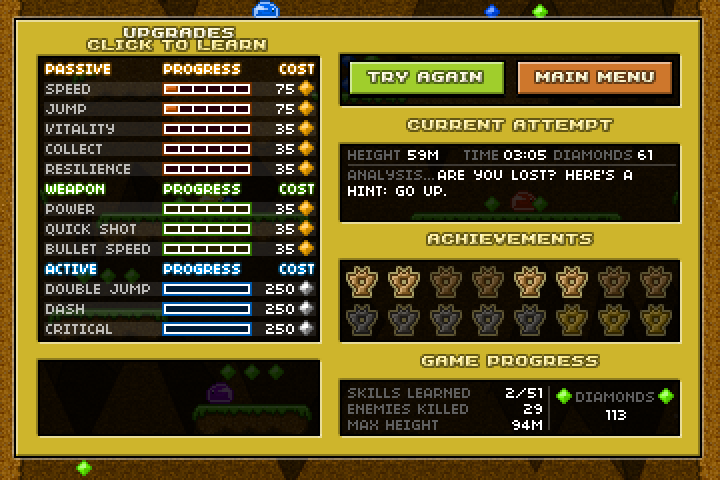
Task: Learn the Bullet Speed upgrade
Action: 180,249
